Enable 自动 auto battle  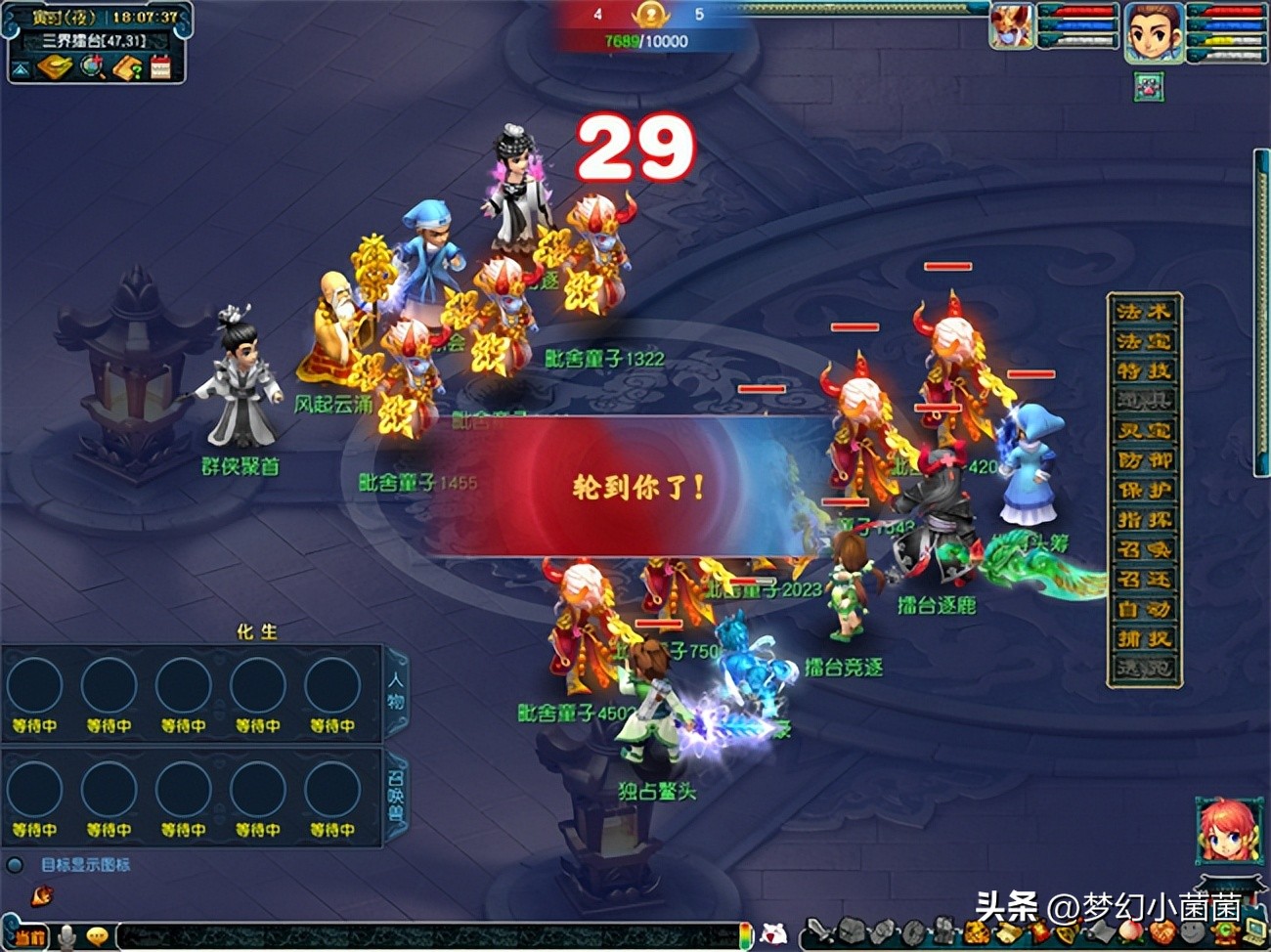point(1144,609)
